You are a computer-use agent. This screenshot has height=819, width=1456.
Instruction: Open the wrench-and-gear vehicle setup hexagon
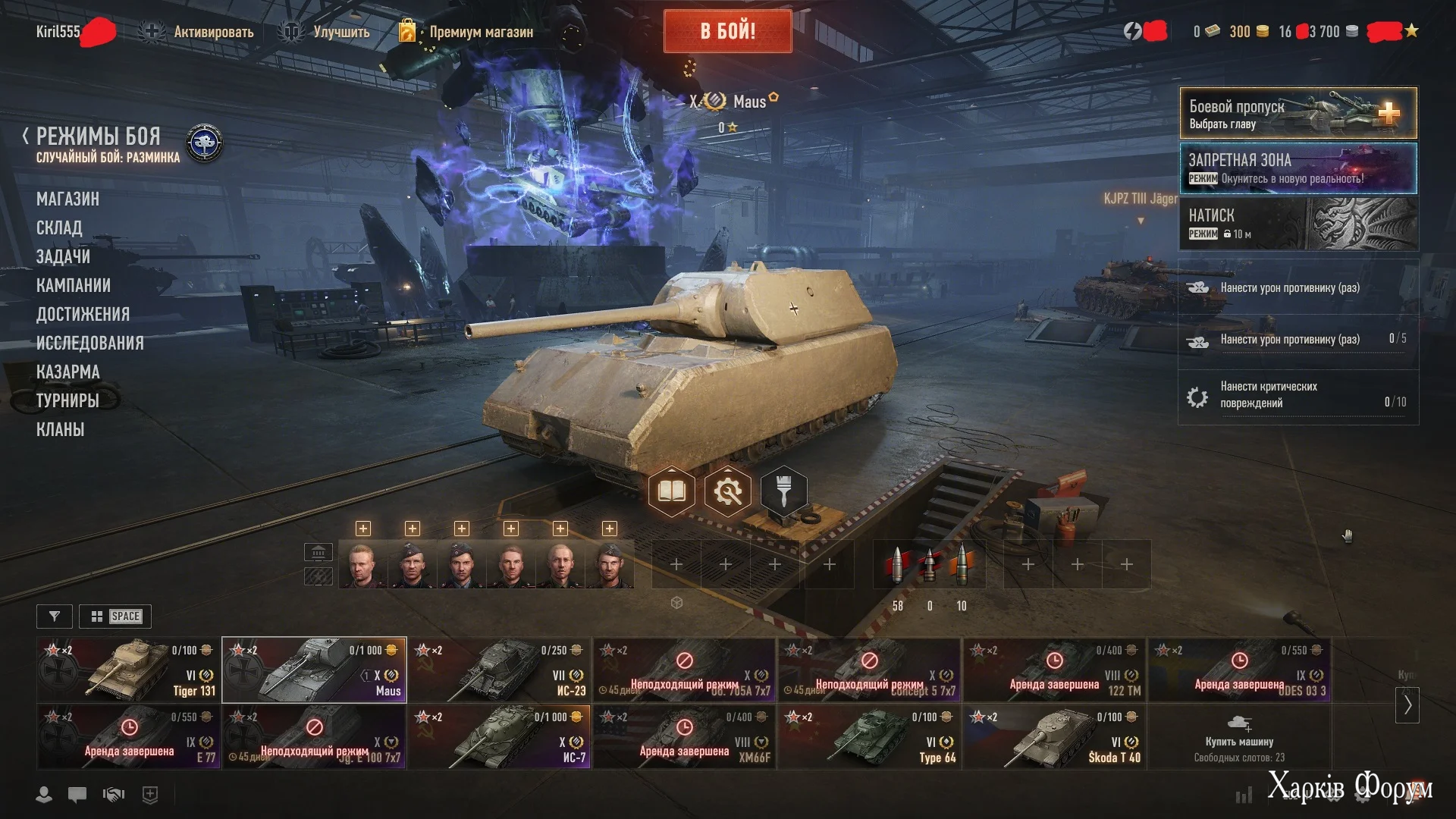tap(727, 492)
